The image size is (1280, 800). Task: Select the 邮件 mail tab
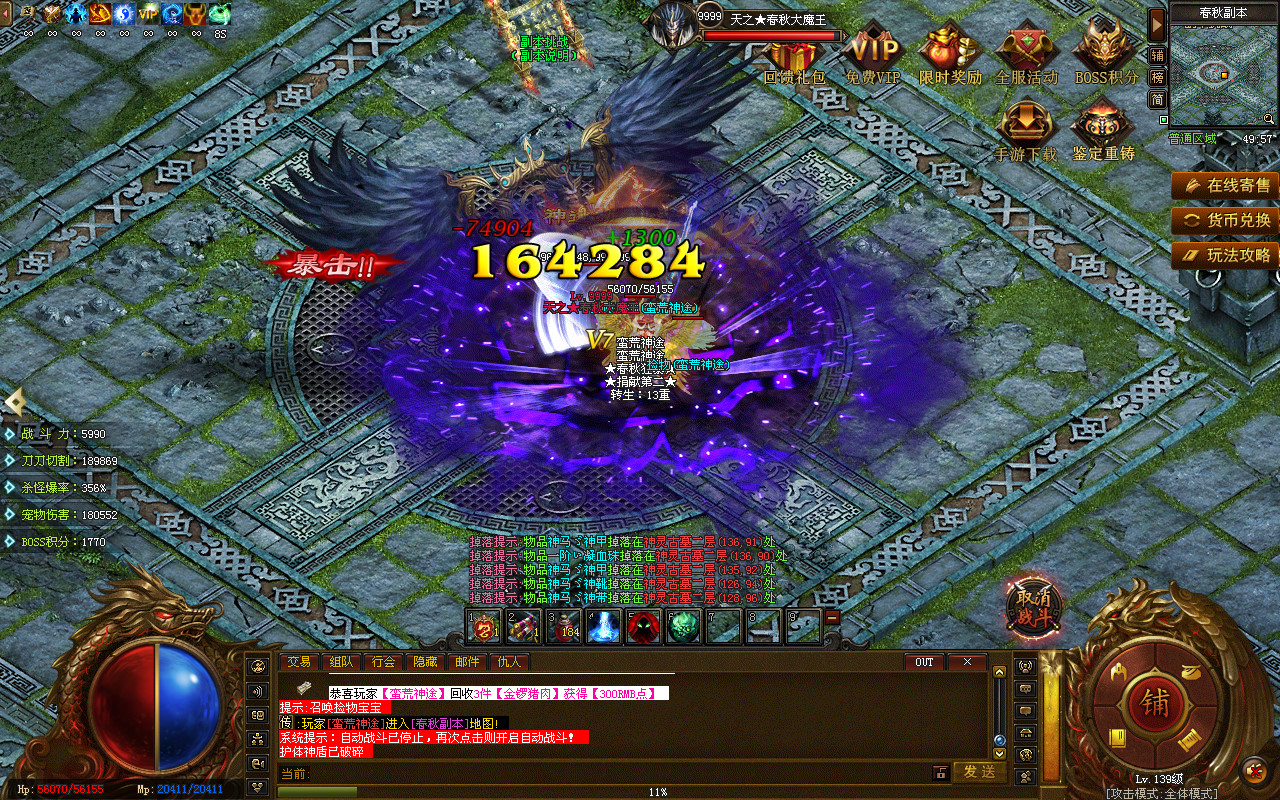click(x=467, y=662)
